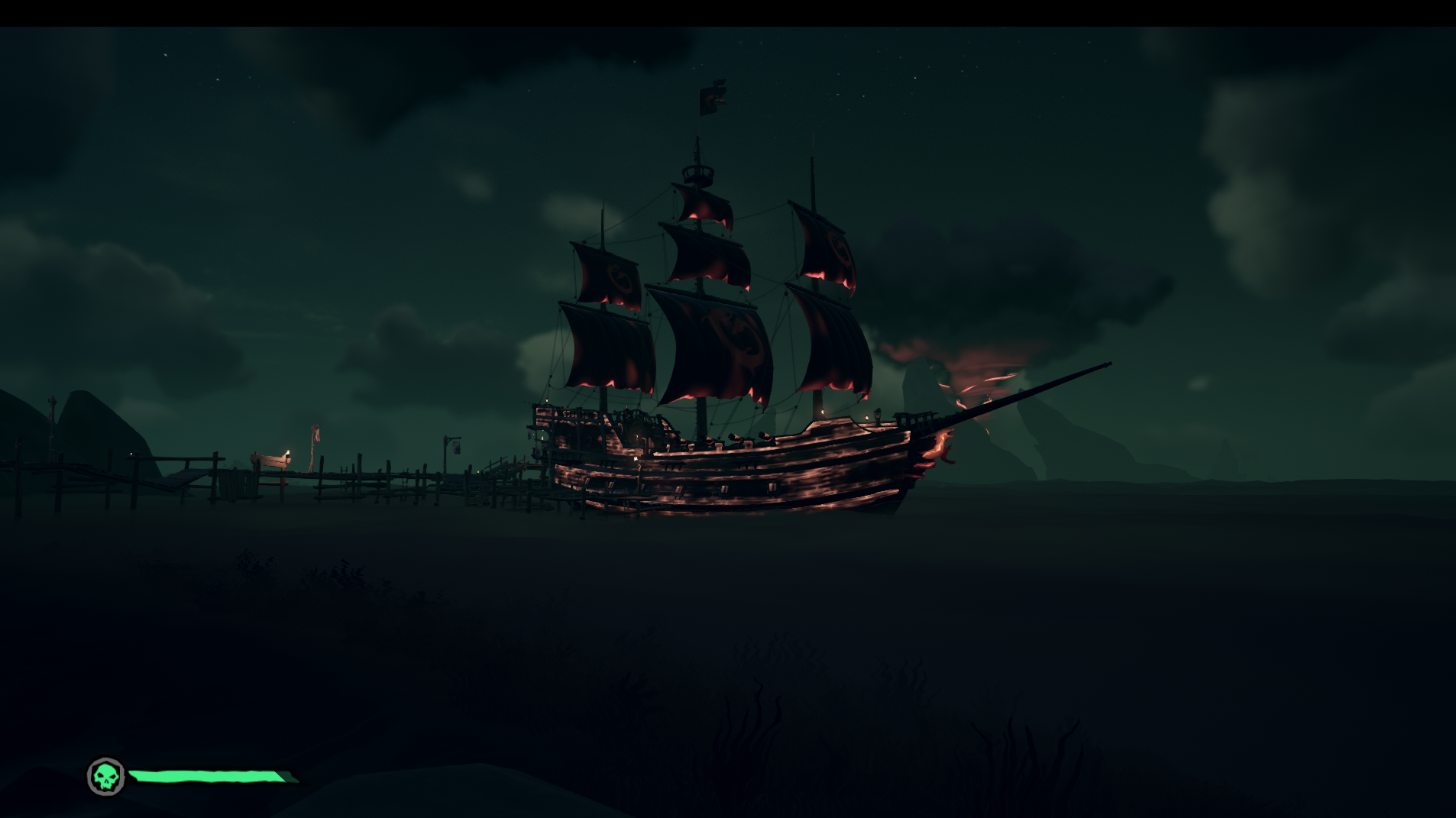Click the green skull icon beside the health bar
The width and height of the screenshot is (1456, 818).
106,777
